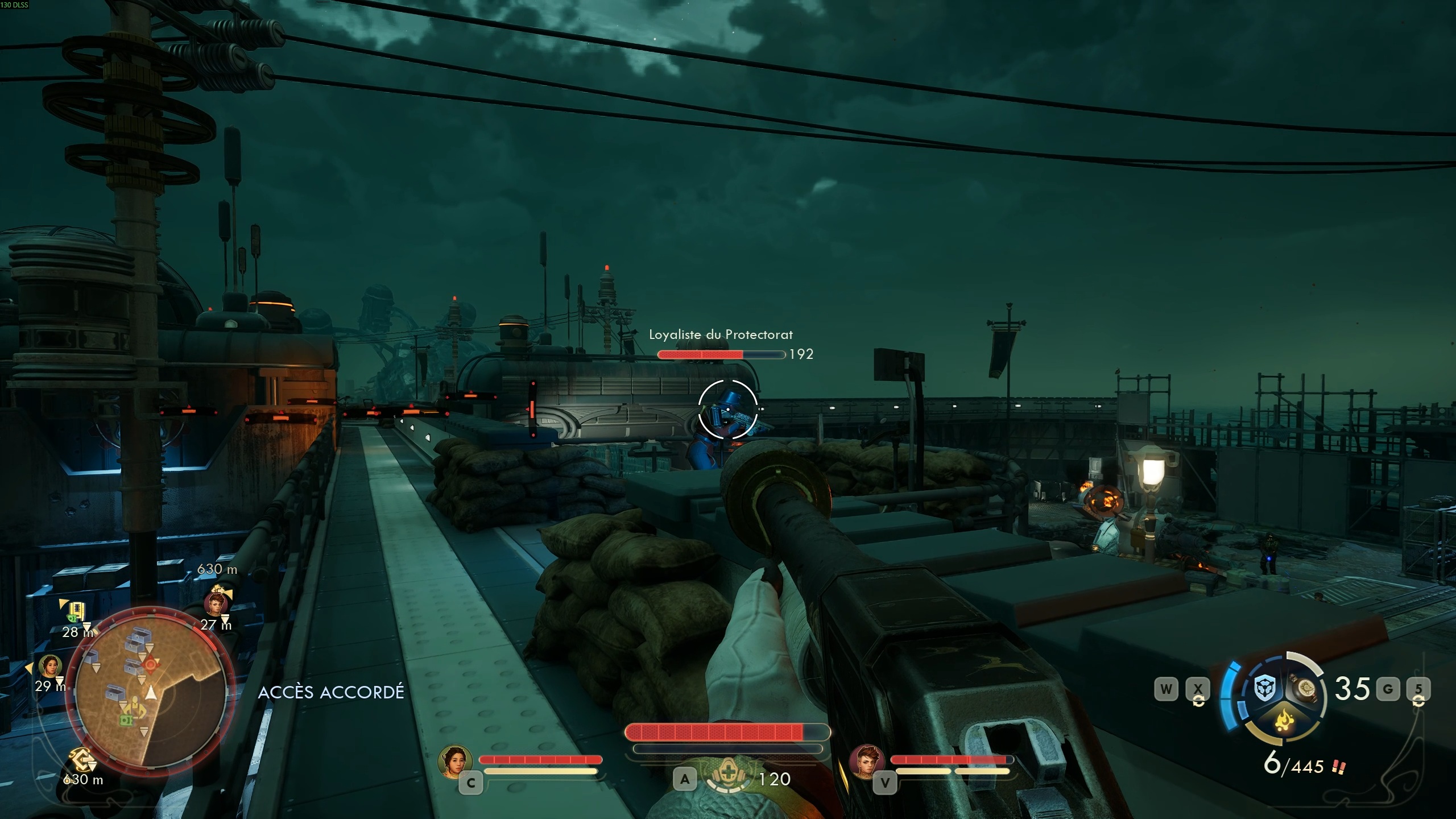Click the 130 DLSS overlay in the top-left corner

(14, 6)
